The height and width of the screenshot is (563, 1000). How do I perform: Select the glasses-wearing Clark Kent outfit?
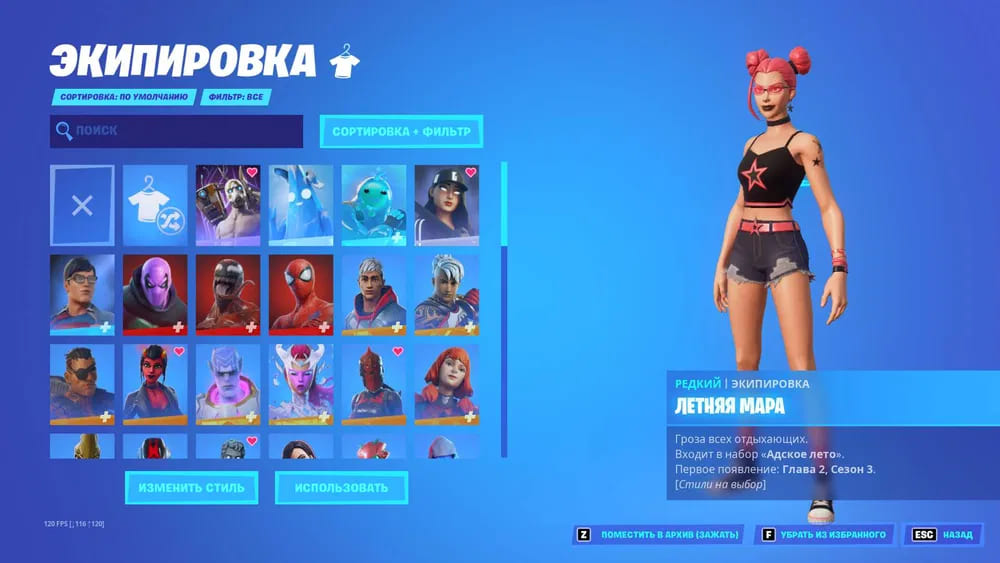coord(82,294)
